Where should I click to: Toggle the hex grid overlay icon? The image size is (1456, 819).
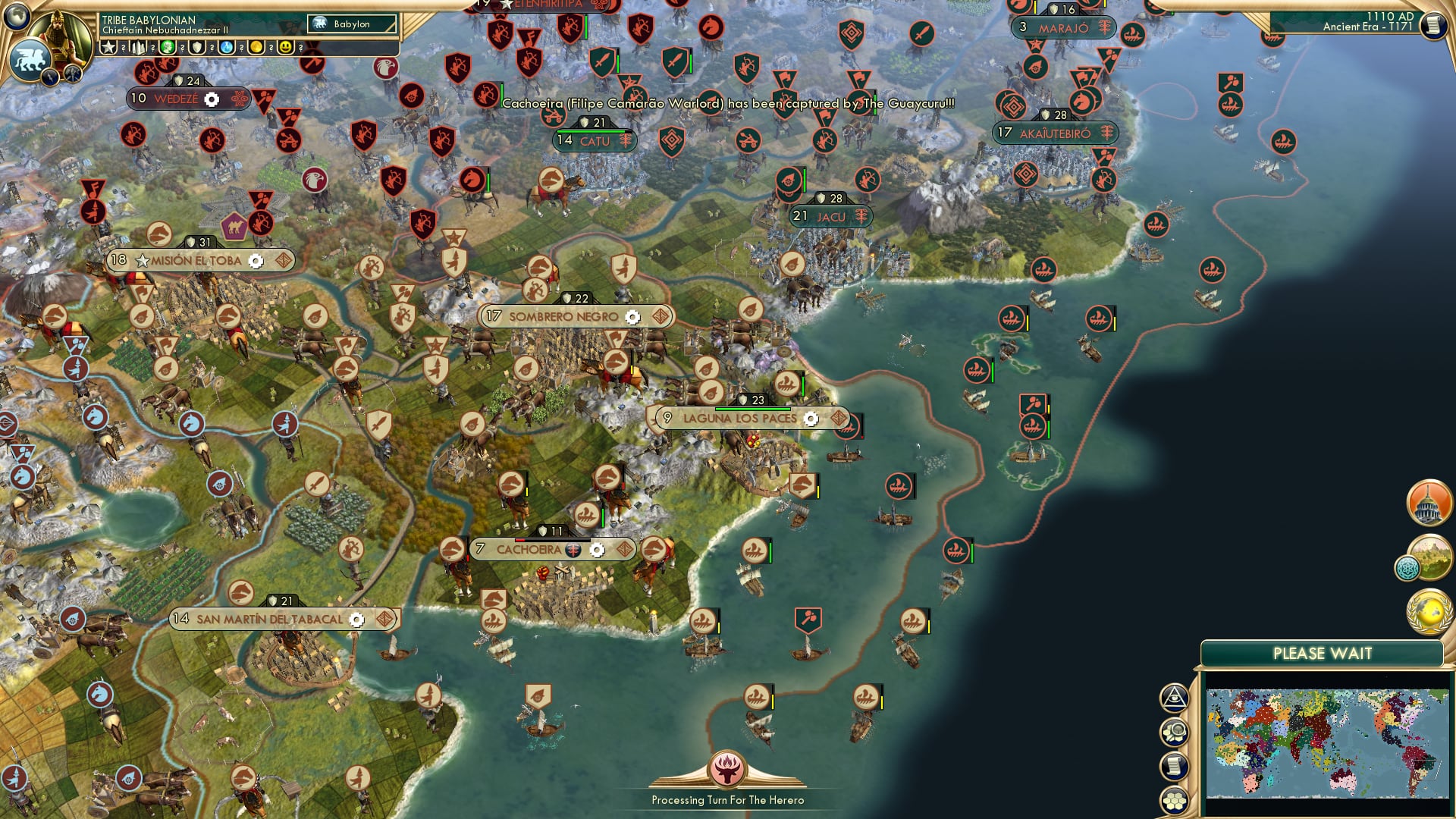pos(1176,801)
